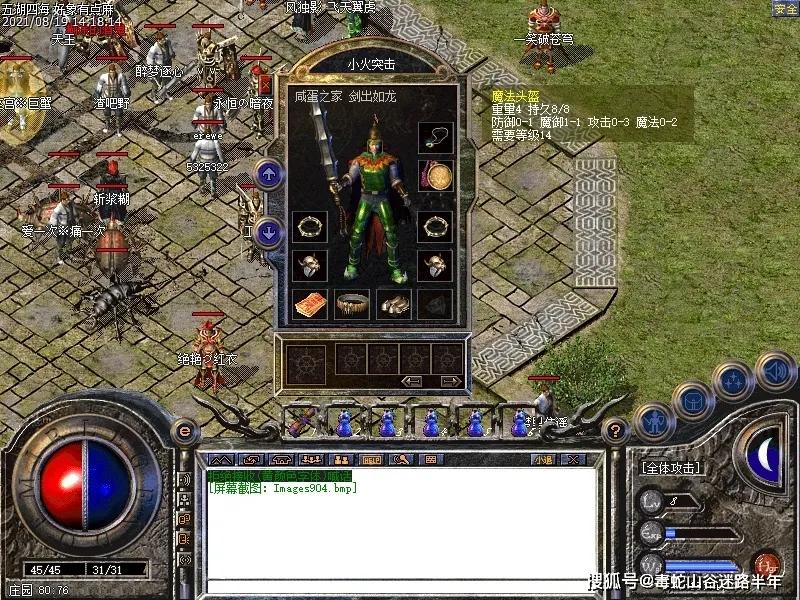Click the HELP button above chat
Viewport: 800px width, 600px height.
(372, 459)
